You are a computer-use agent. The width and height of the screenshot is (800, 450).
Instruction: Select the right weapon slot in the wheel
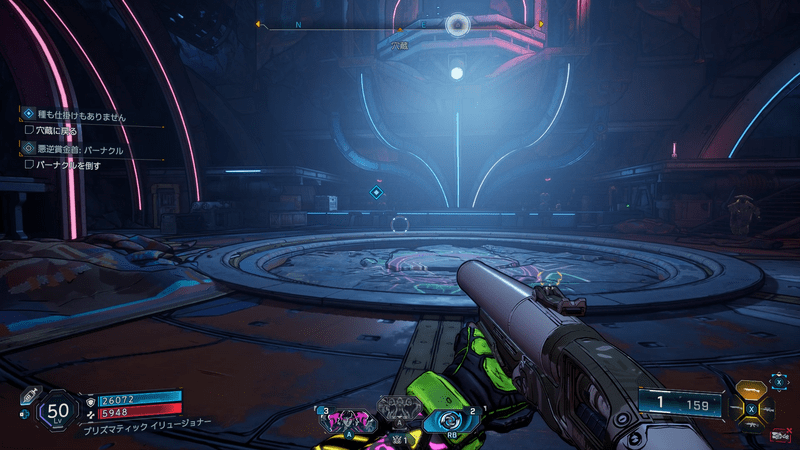pyautogui.click(x=771, y=410)
